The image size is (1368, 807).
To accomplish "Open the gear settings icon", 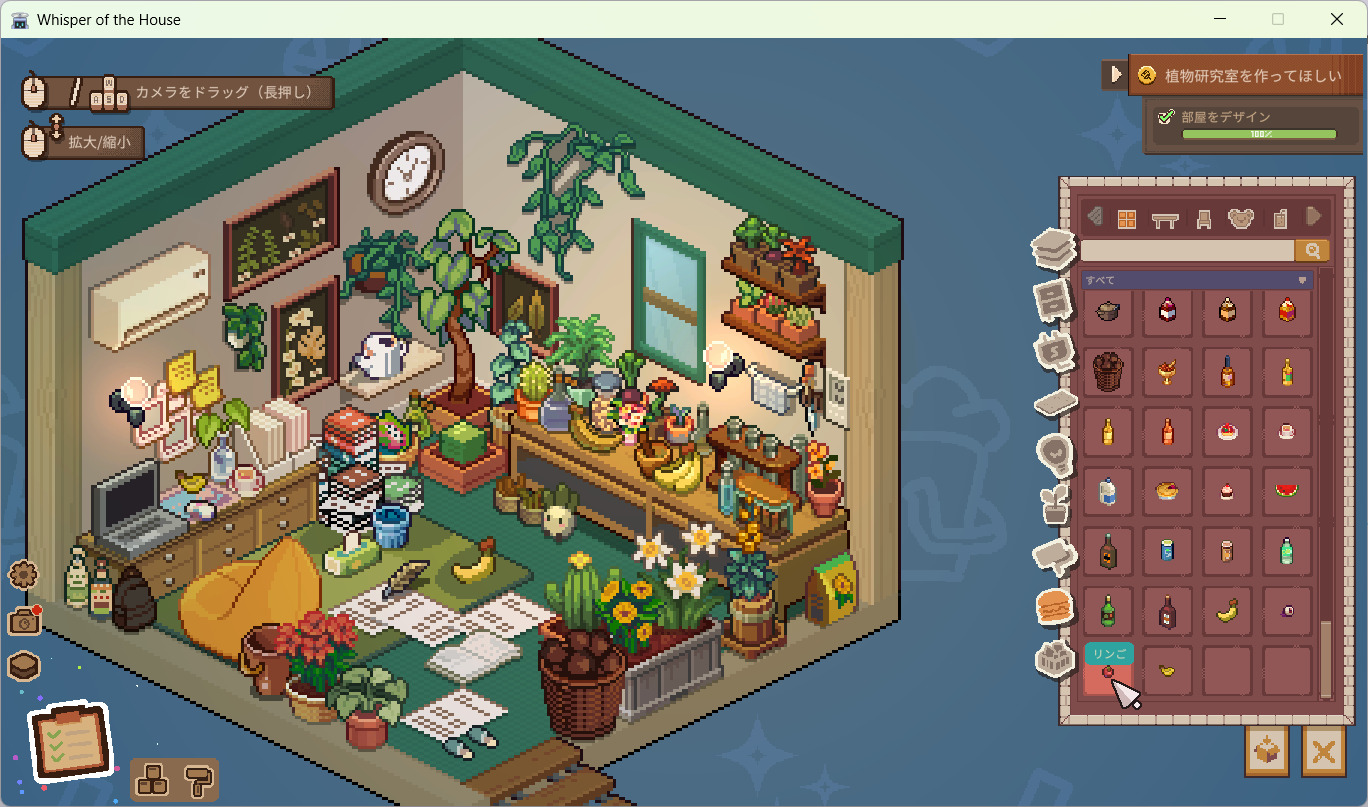I will [23, 575].
